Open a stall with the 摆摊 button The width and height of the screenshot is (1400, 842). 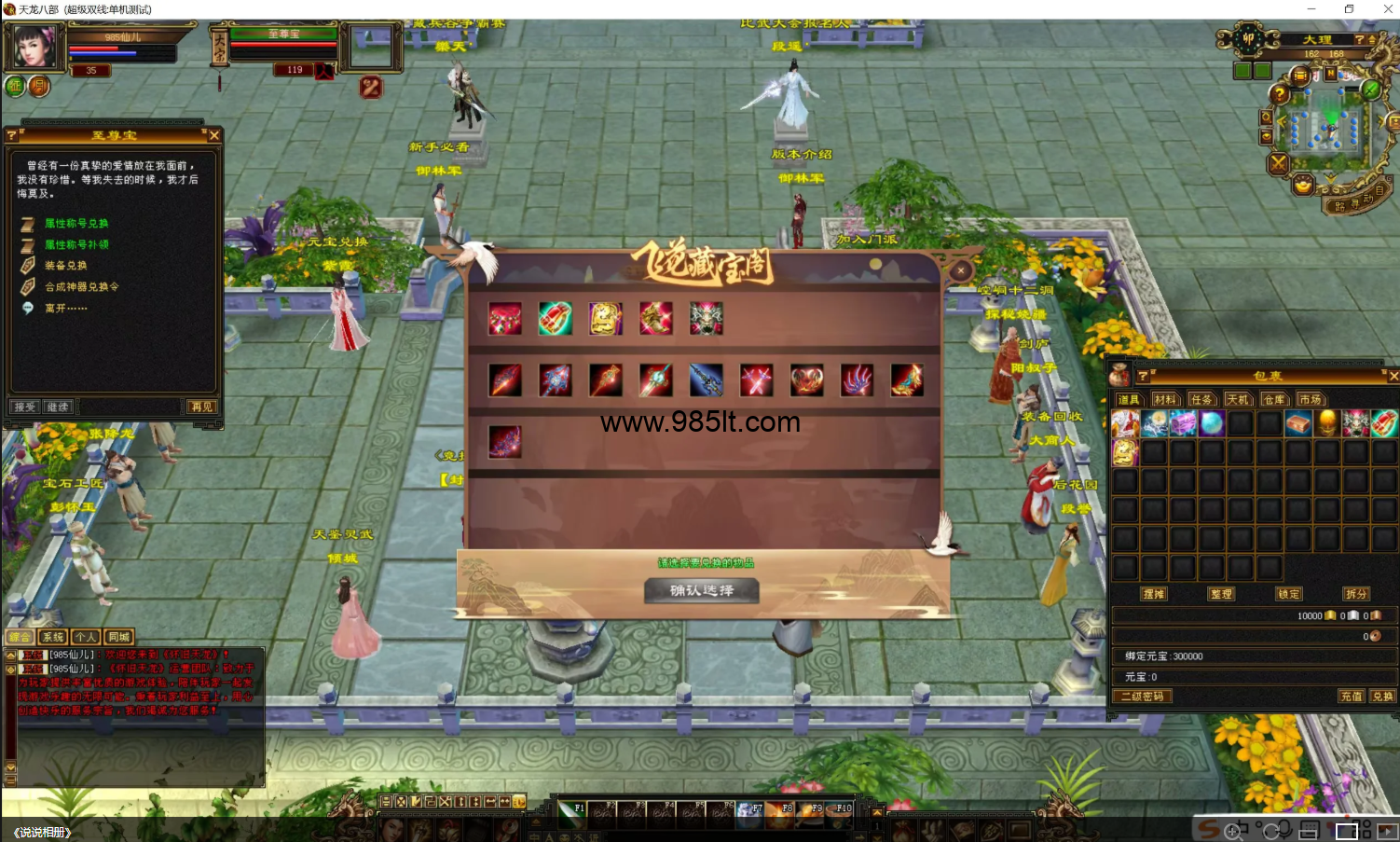[x=1154, y=594]
